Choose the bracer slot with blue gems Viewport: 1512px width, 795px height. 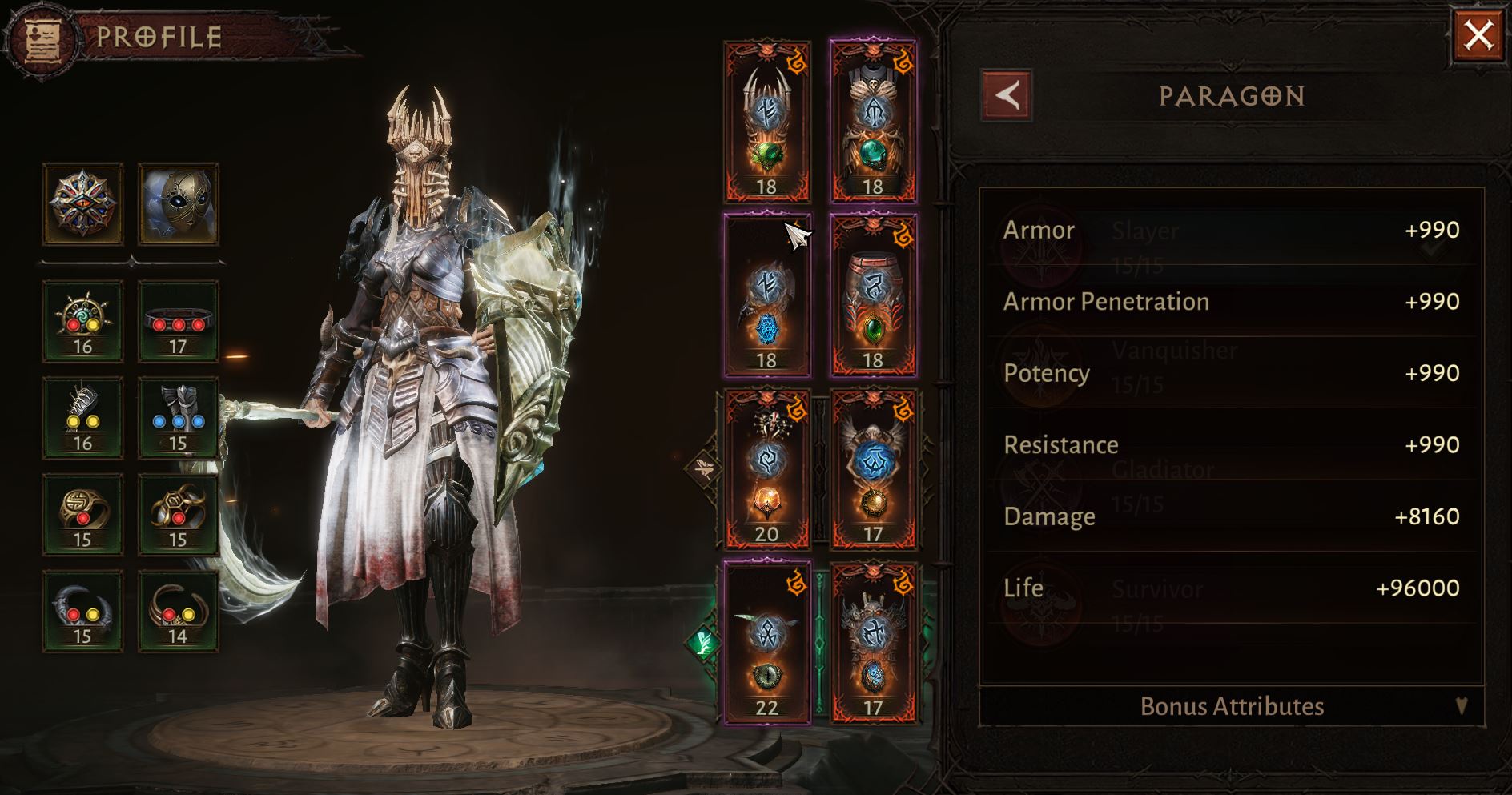click(x=178, y=418)
